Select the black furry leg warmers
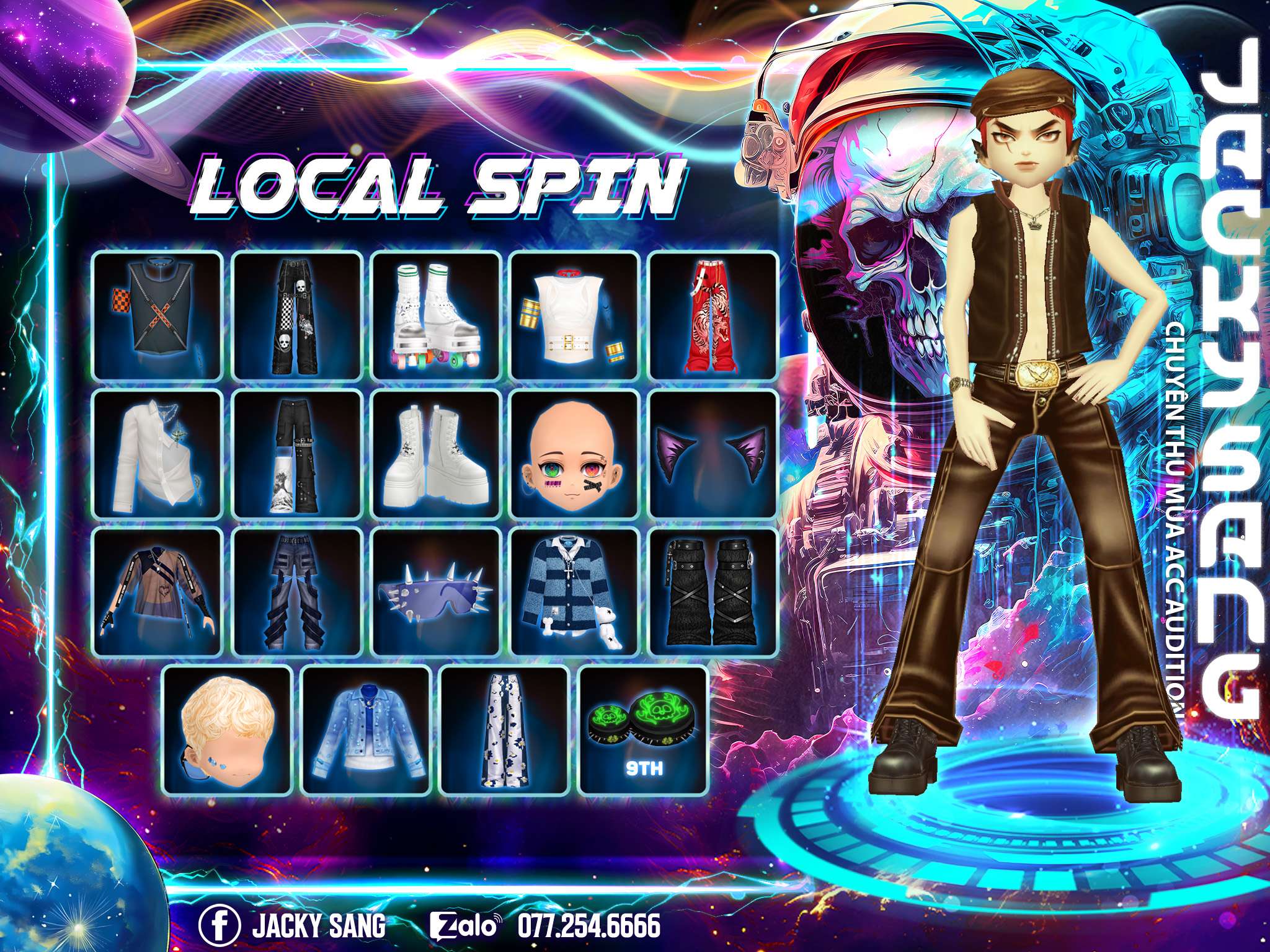 (x=713, y=593)
